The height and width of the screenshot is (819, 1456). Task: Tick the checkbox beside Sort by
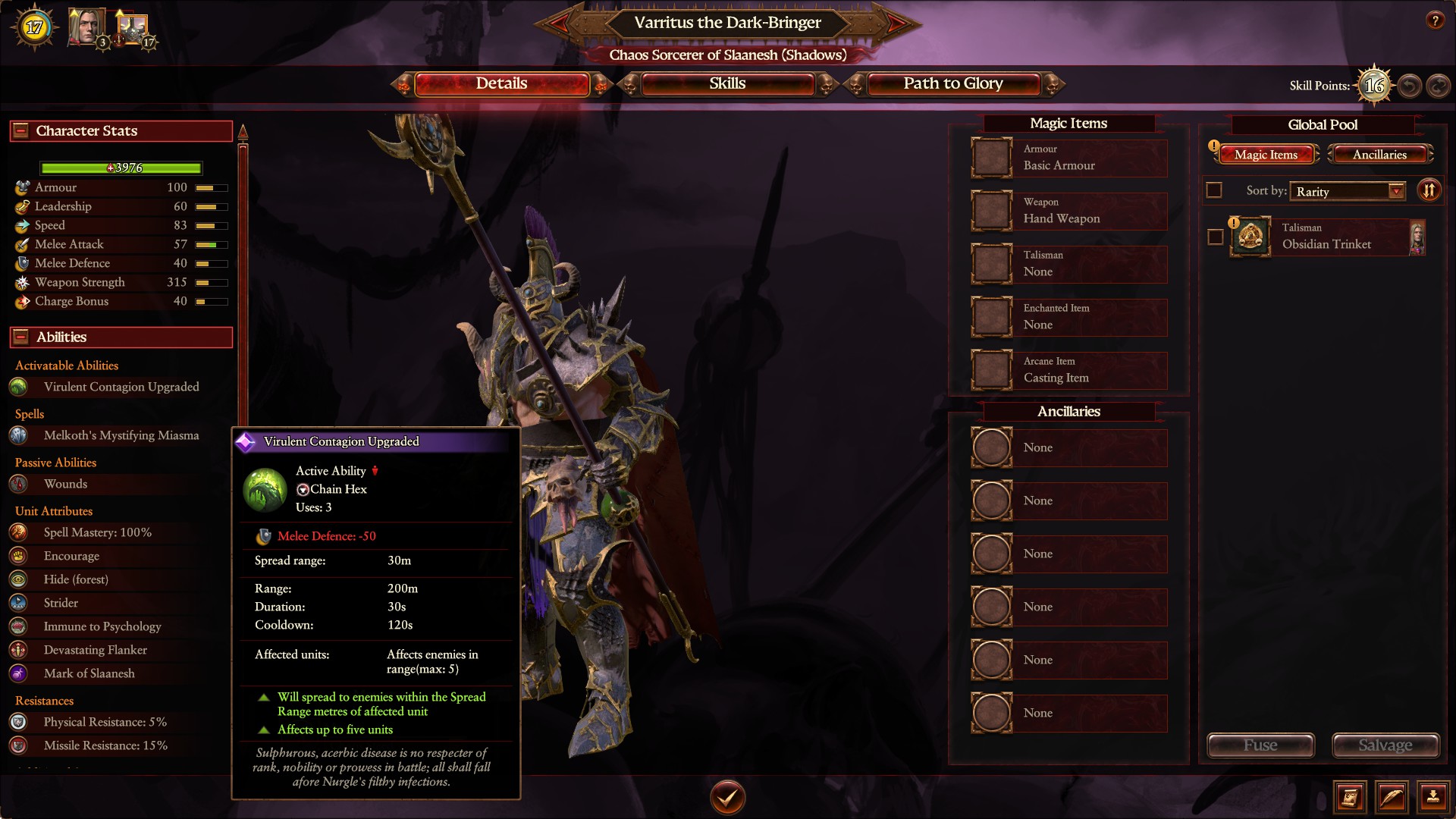[1214, 190]
